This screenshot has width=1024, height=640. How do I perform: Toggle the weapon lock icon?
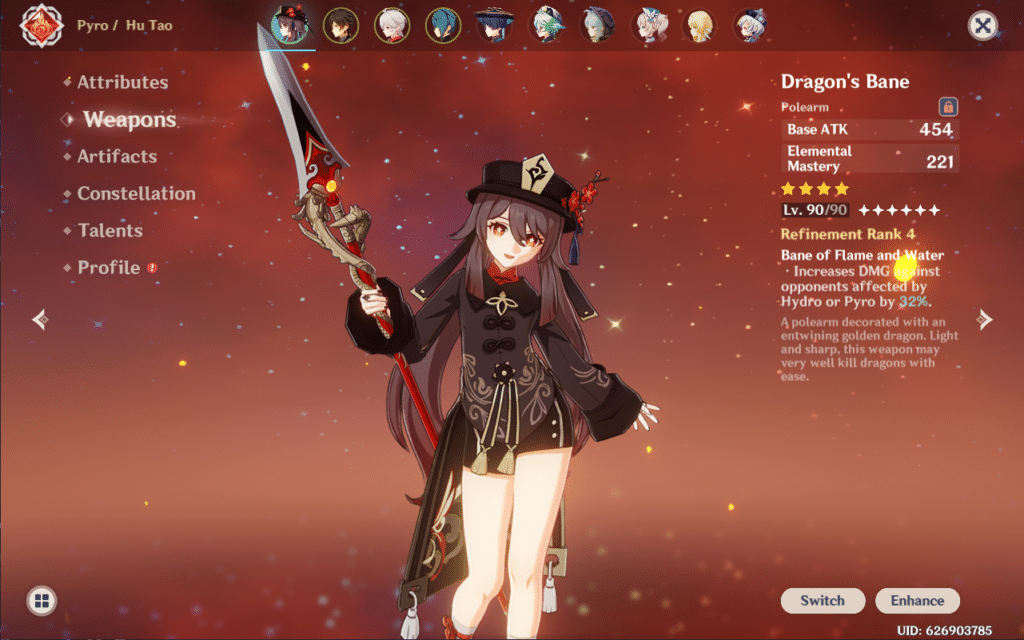click(947, 106)
